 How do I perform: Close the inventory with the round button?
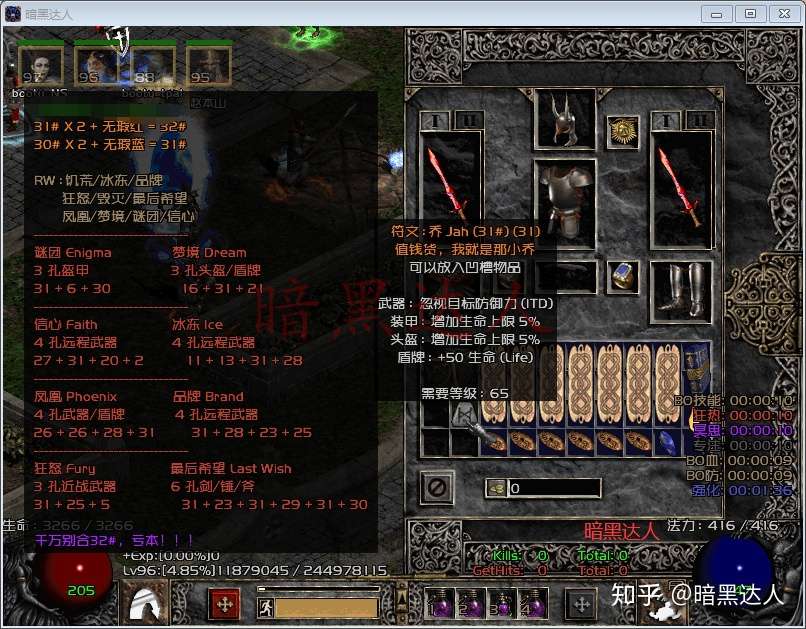(437, 488)
